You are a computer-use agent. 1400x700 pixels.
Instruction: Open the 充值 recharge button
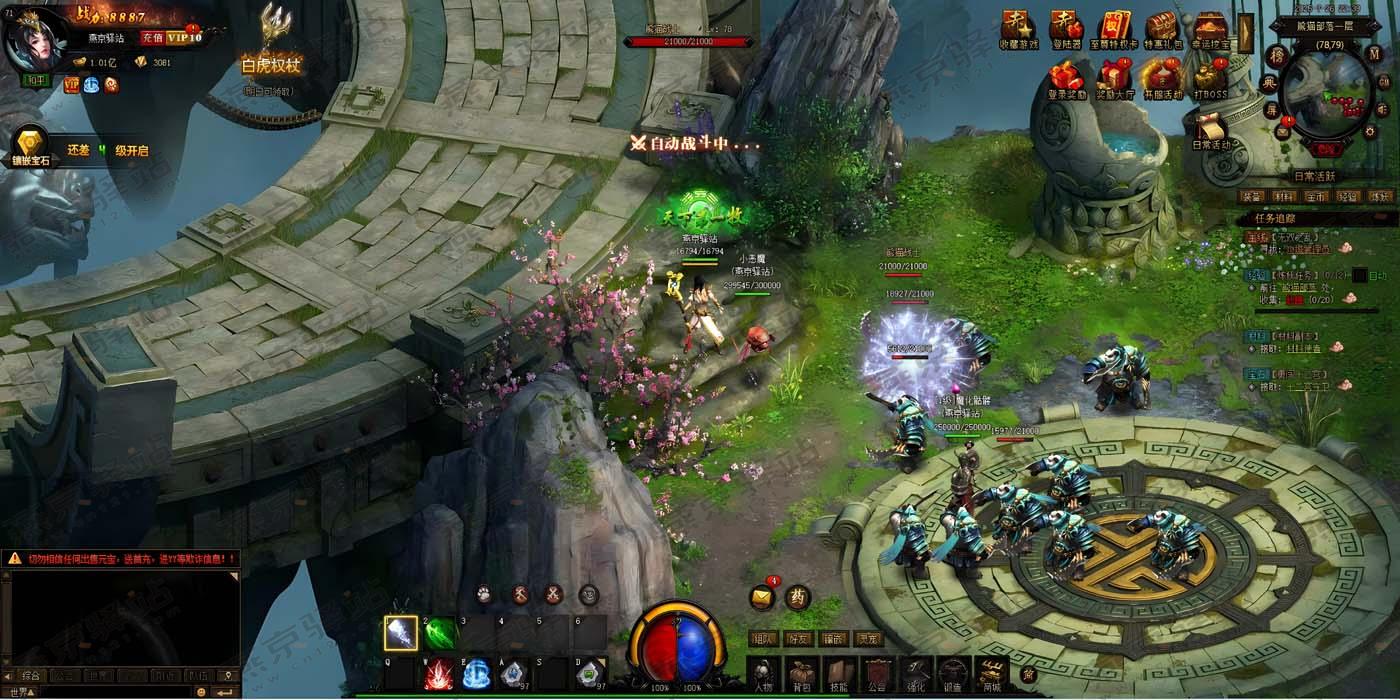(152, 37)
